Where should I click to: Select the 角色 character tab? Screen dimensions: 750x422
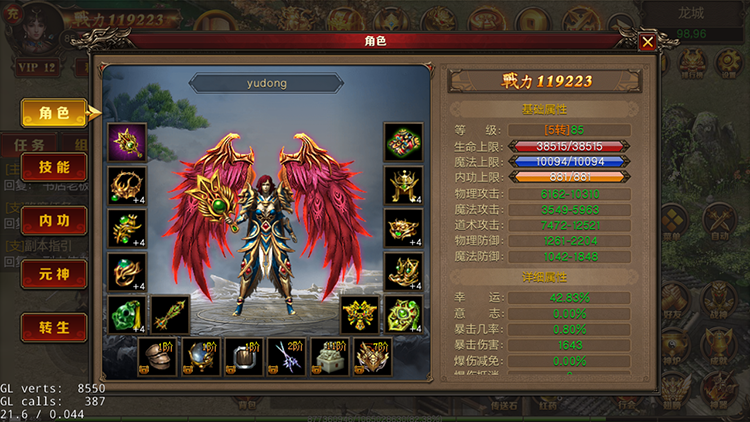53,113
